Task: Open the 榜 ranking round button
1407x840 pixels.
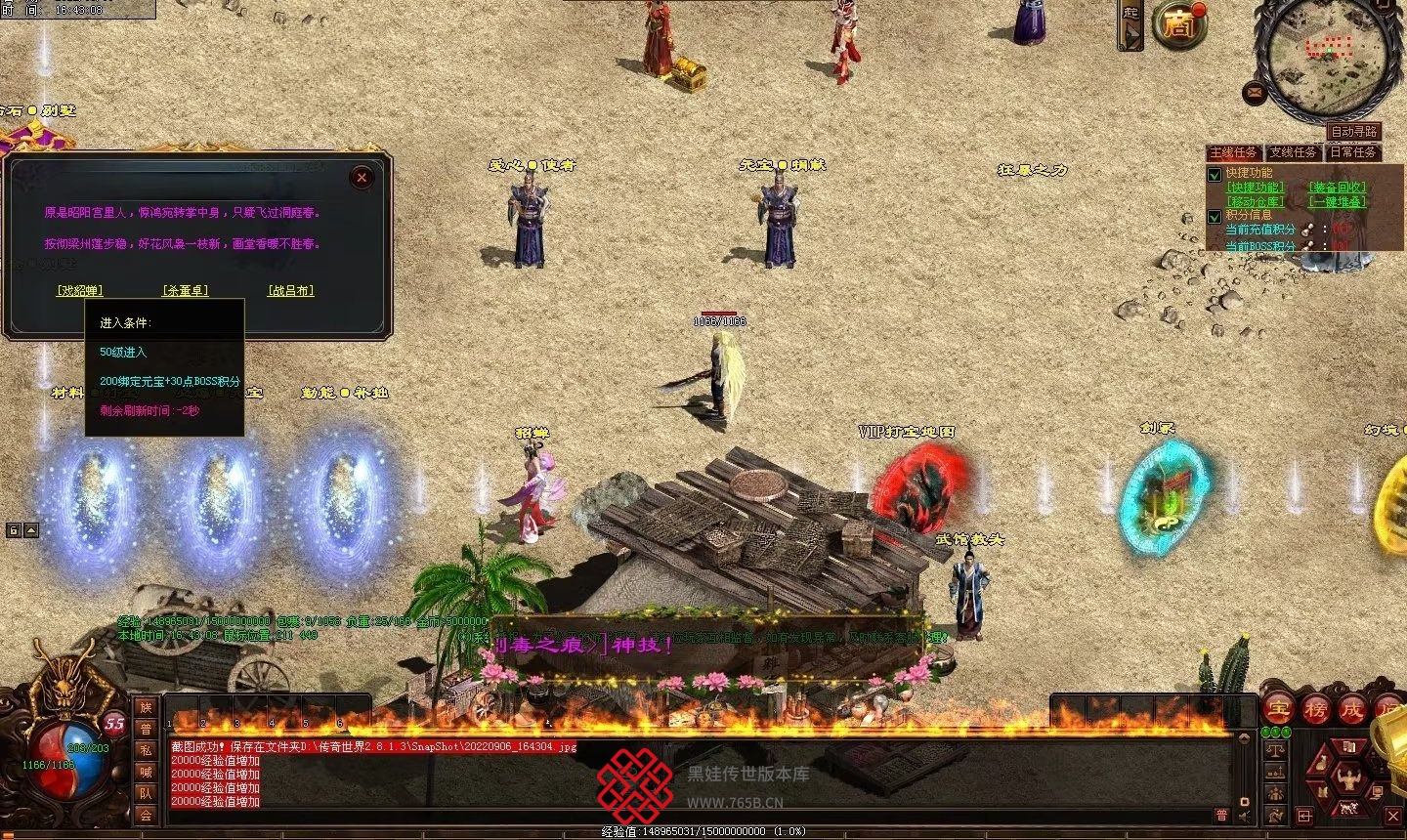Action: [1315, 710]
